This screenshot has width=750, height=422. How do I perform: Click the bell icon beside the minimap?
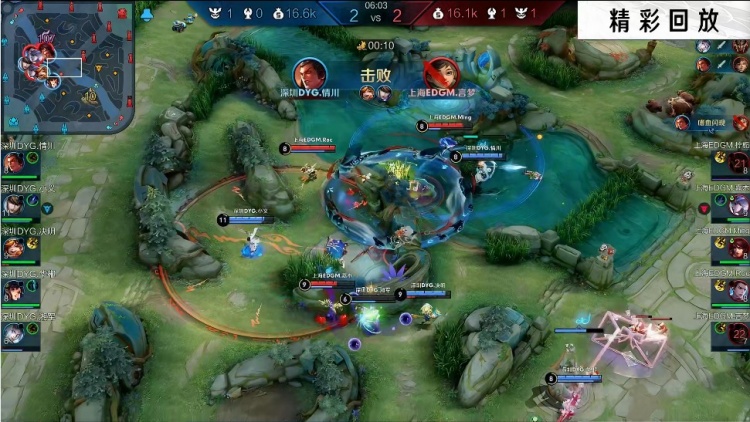click(x=146, y=14)
